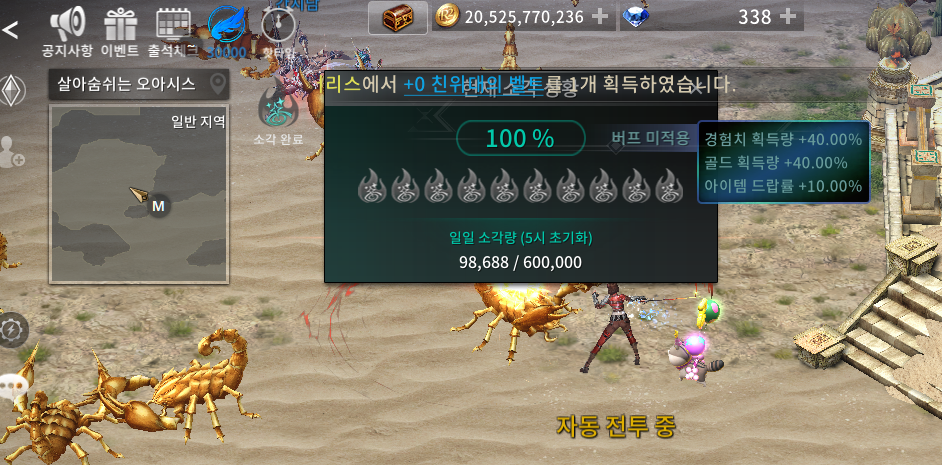This screenshot has height=465, width=942.
Task: Tap the blue wing 30000 icon
Action: click(x=226, y=29)
